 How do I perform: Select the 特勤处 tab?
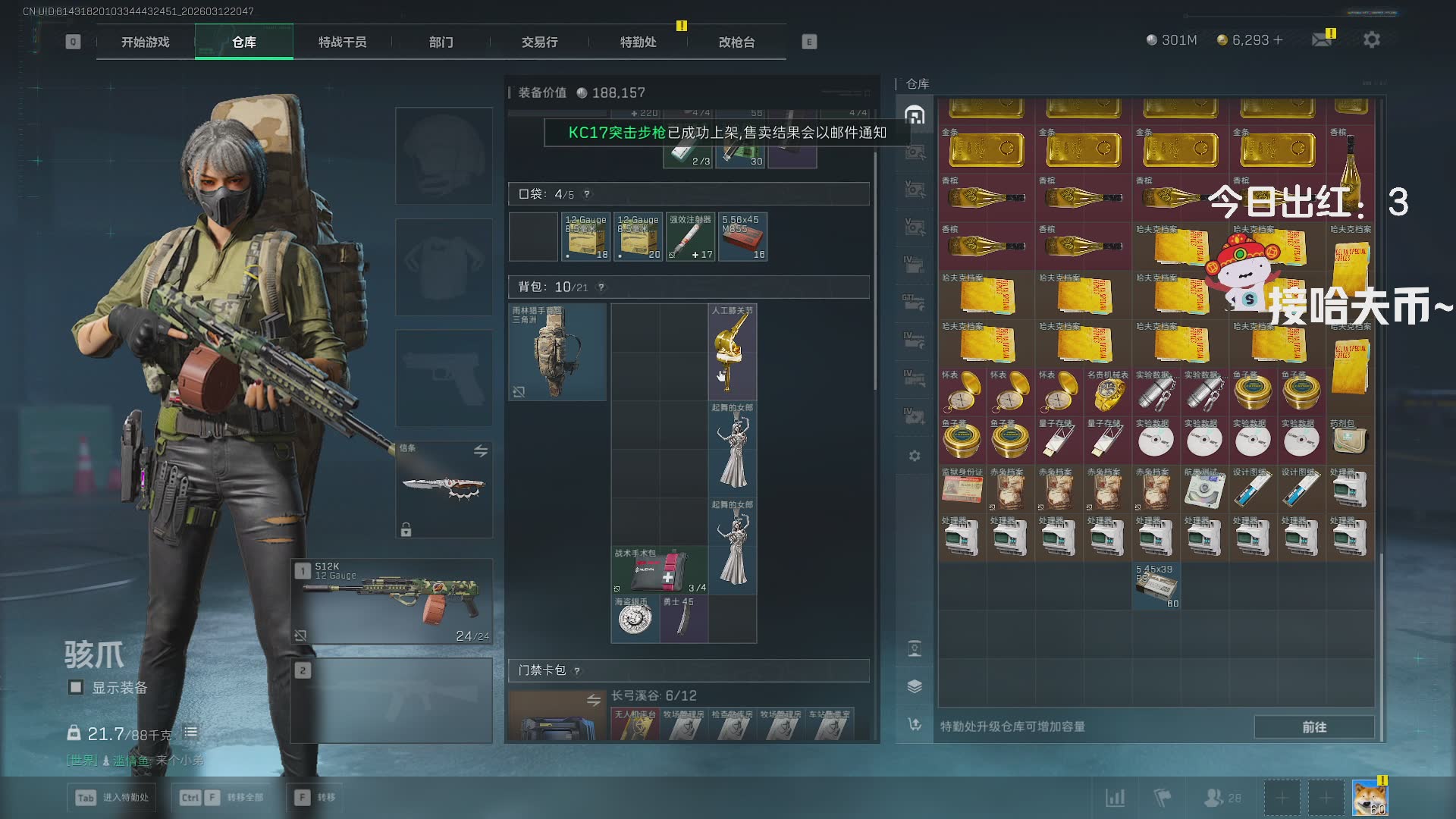638,42
